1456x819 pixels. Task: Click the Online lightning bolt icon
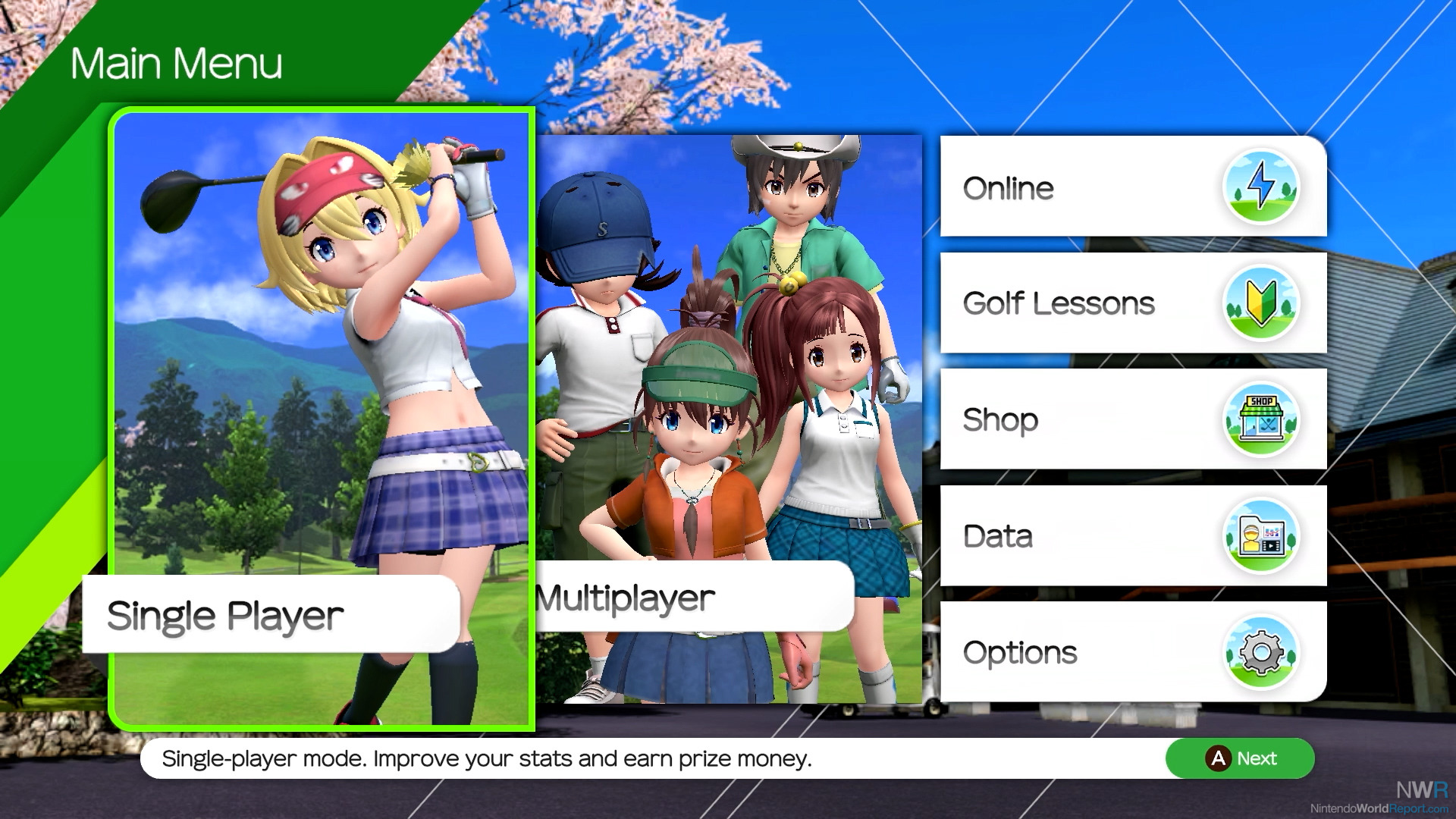click(x=1260, y=187)
